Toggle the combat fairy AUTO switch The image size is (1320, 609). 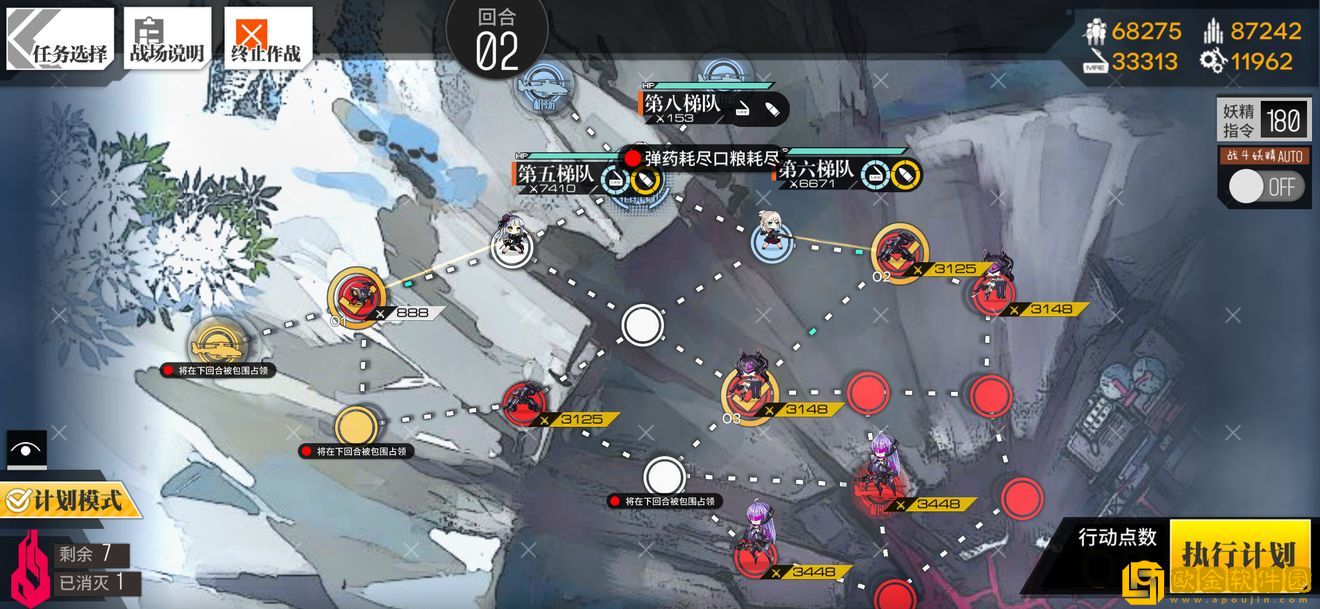click(x=1265, y=186)
